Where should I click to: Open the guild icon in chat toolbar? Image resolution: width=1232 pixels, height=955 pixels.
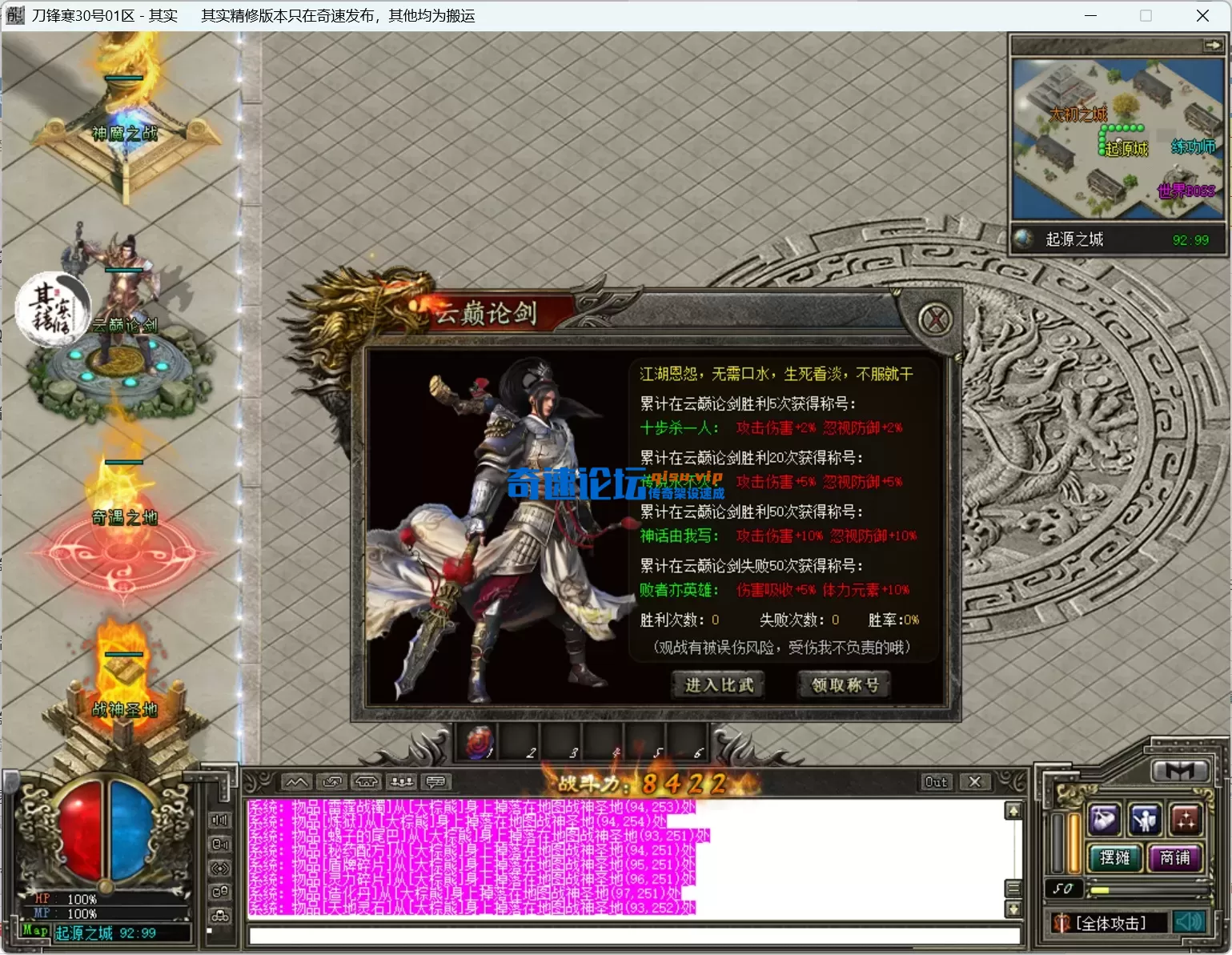(369, 782)
